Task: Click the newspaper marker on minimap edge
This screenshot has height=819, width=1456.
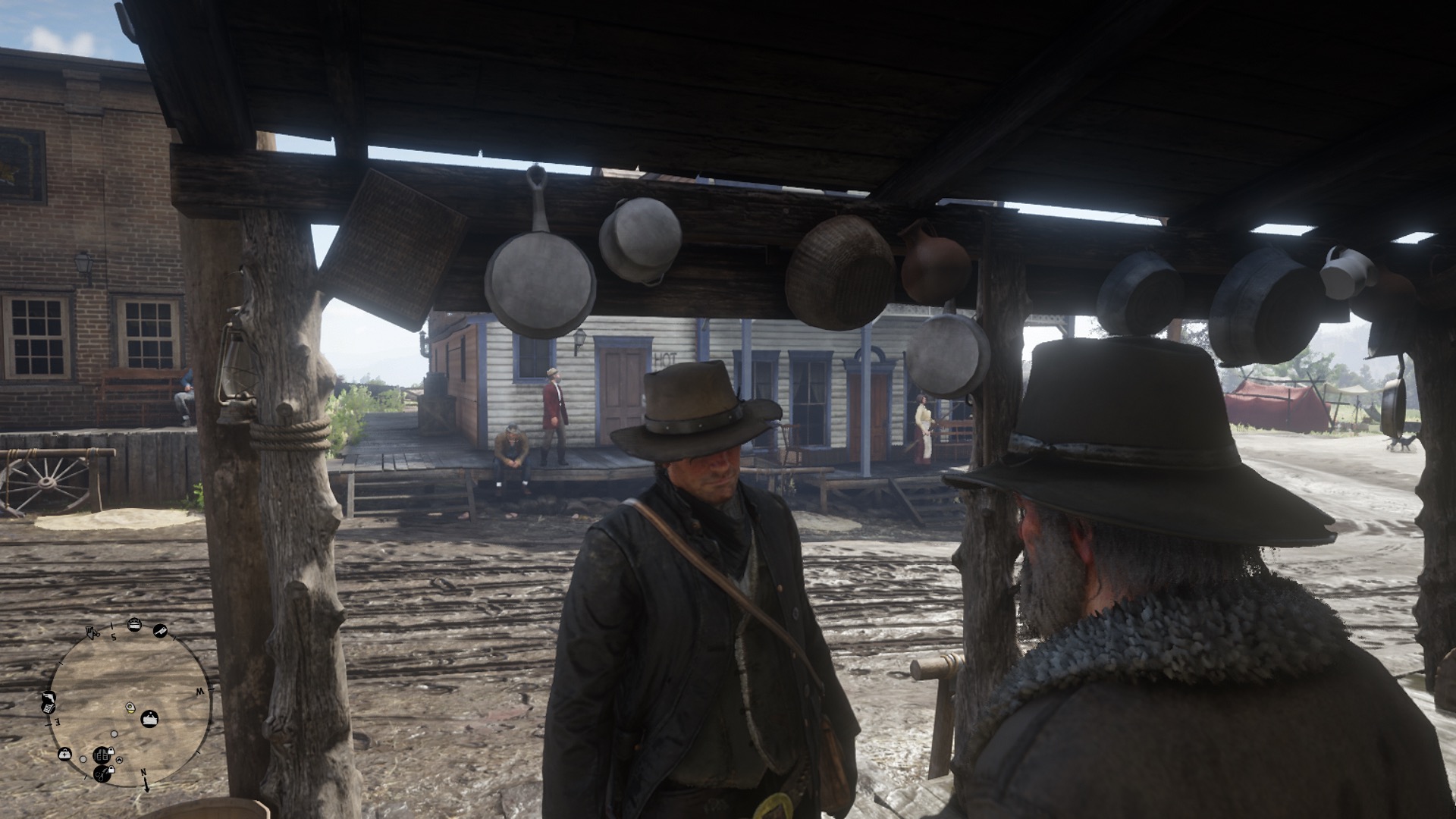Action: pyautogui.click(x=47, y=708)
